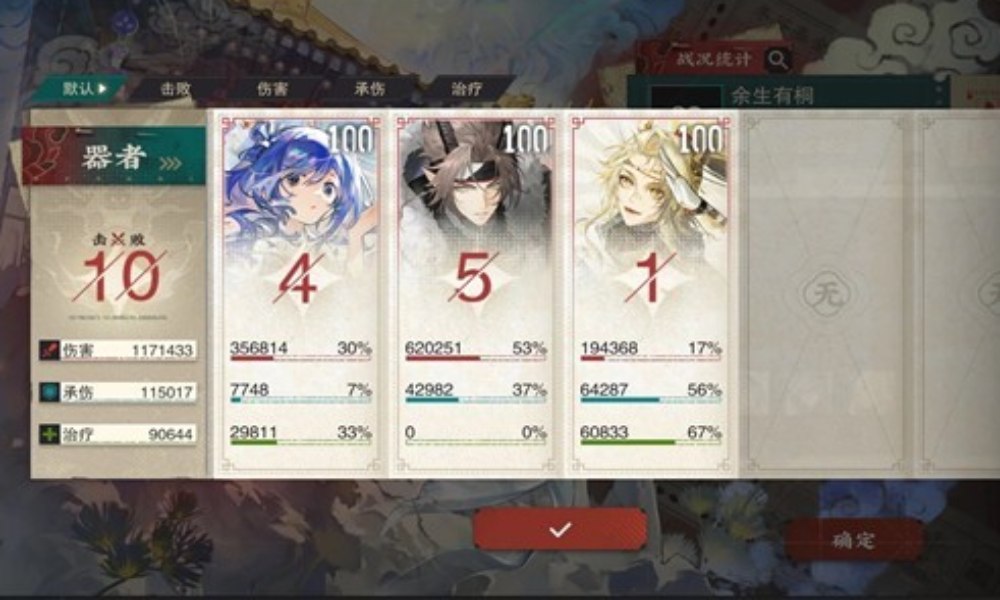The image size is (1000, 600).
Task: Switch to the 默认 sorting tab
Action: pos(82,88)
